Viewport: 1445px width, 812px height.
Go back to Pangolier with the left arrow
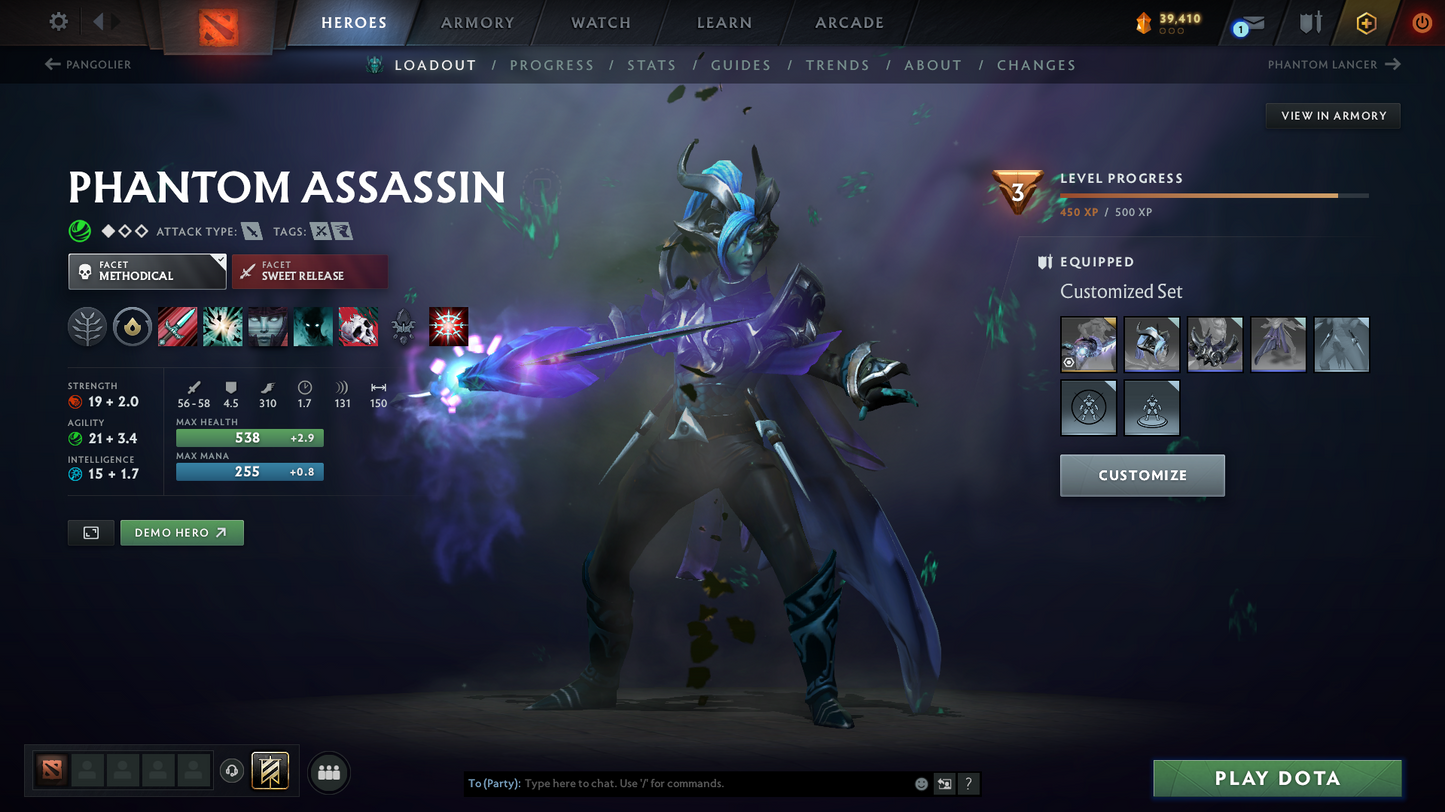52,64
